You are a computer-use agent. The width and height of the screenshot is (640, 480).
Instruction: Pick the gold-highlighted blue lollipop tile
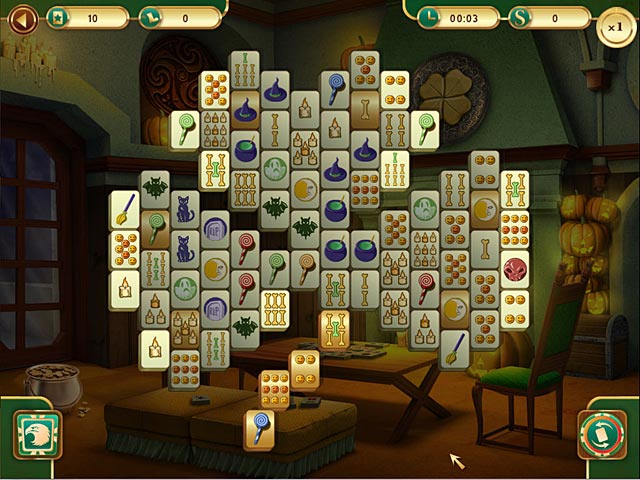259,428
